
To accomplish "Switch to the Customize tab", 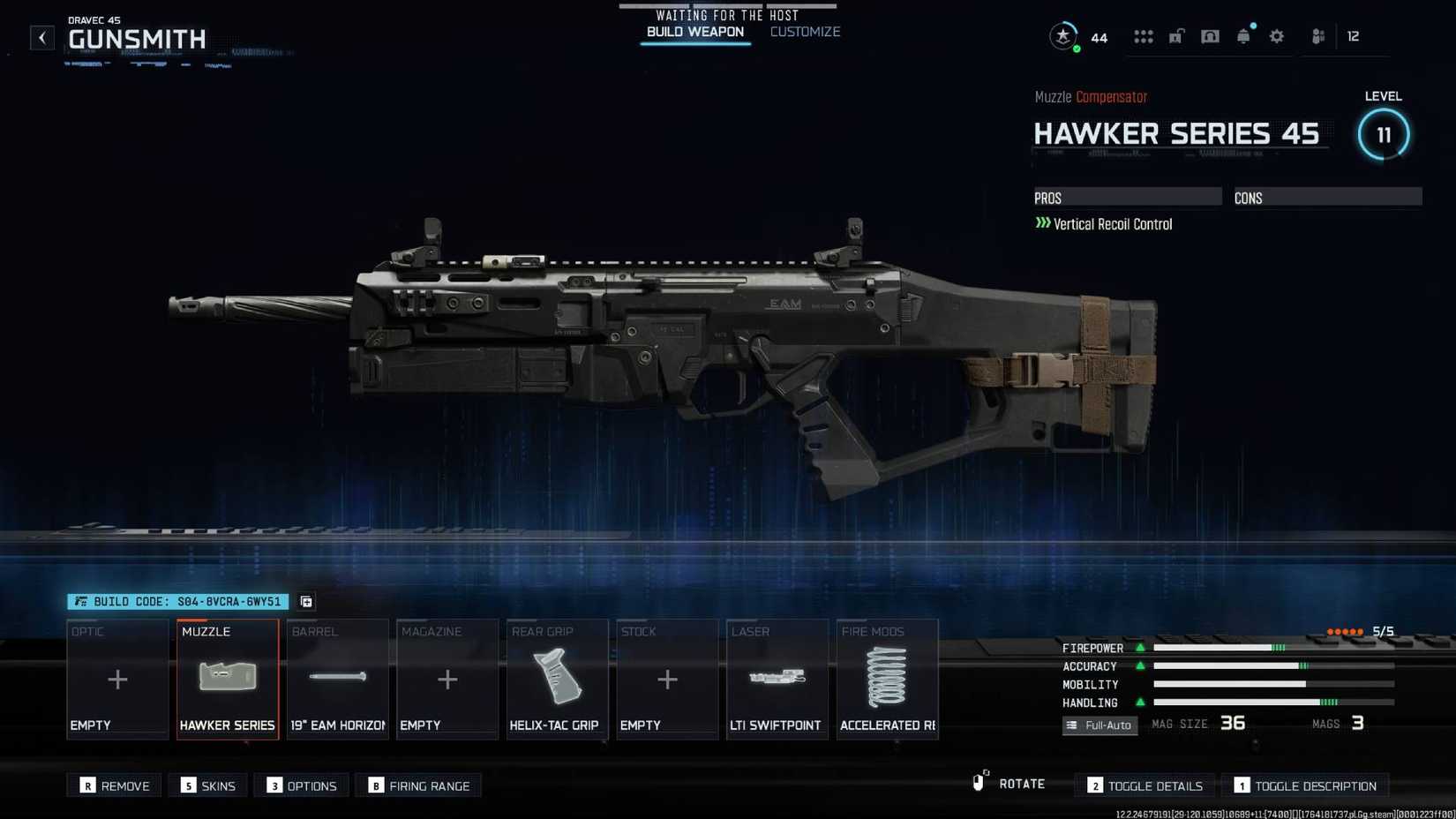I will (x=804, y=32).
